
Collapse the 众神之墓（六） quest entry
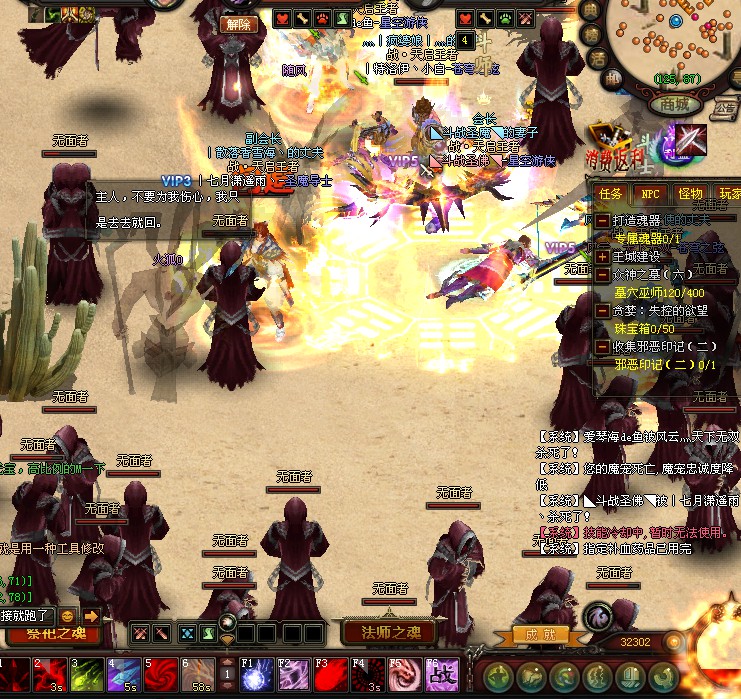[x=603, y=274]
